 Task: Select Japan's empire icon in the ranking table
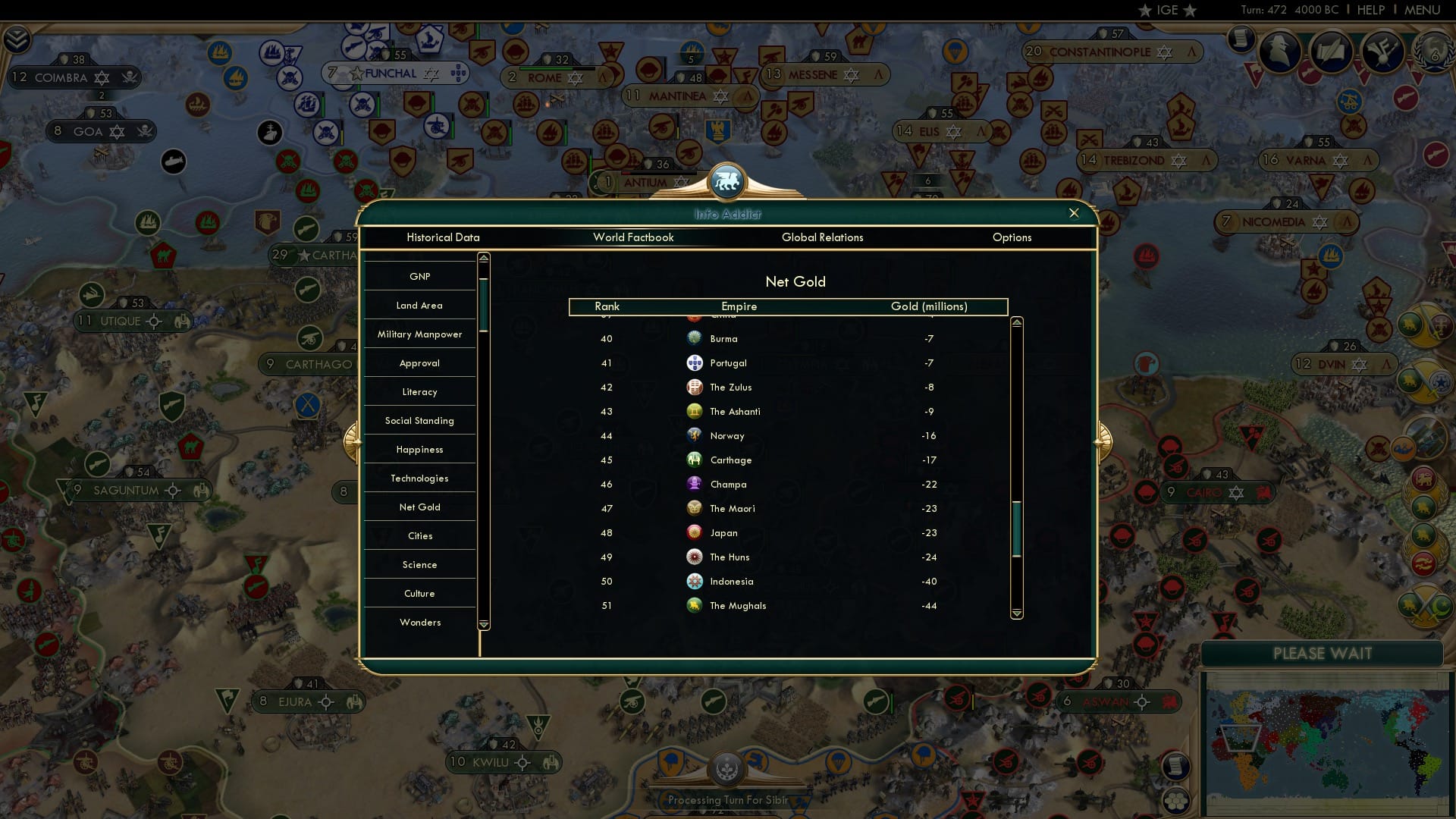[695, 532]
